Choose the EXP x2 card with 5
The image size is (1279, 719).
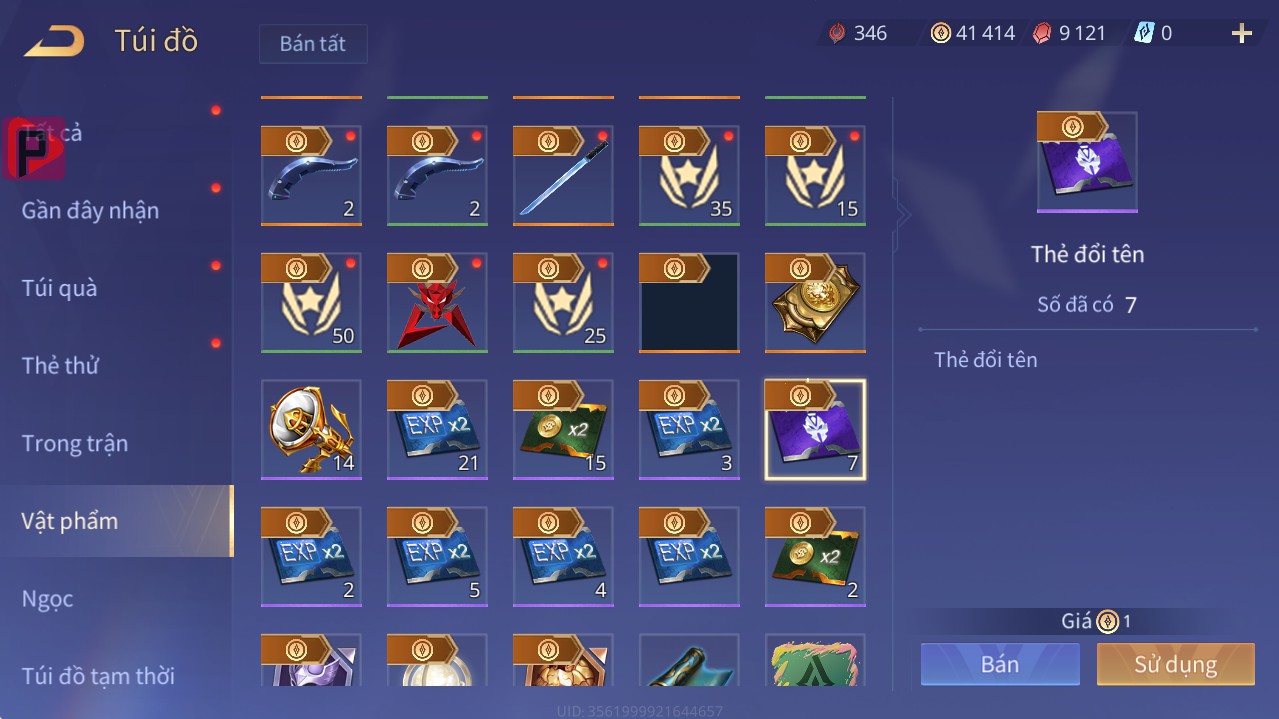point(437,557)
